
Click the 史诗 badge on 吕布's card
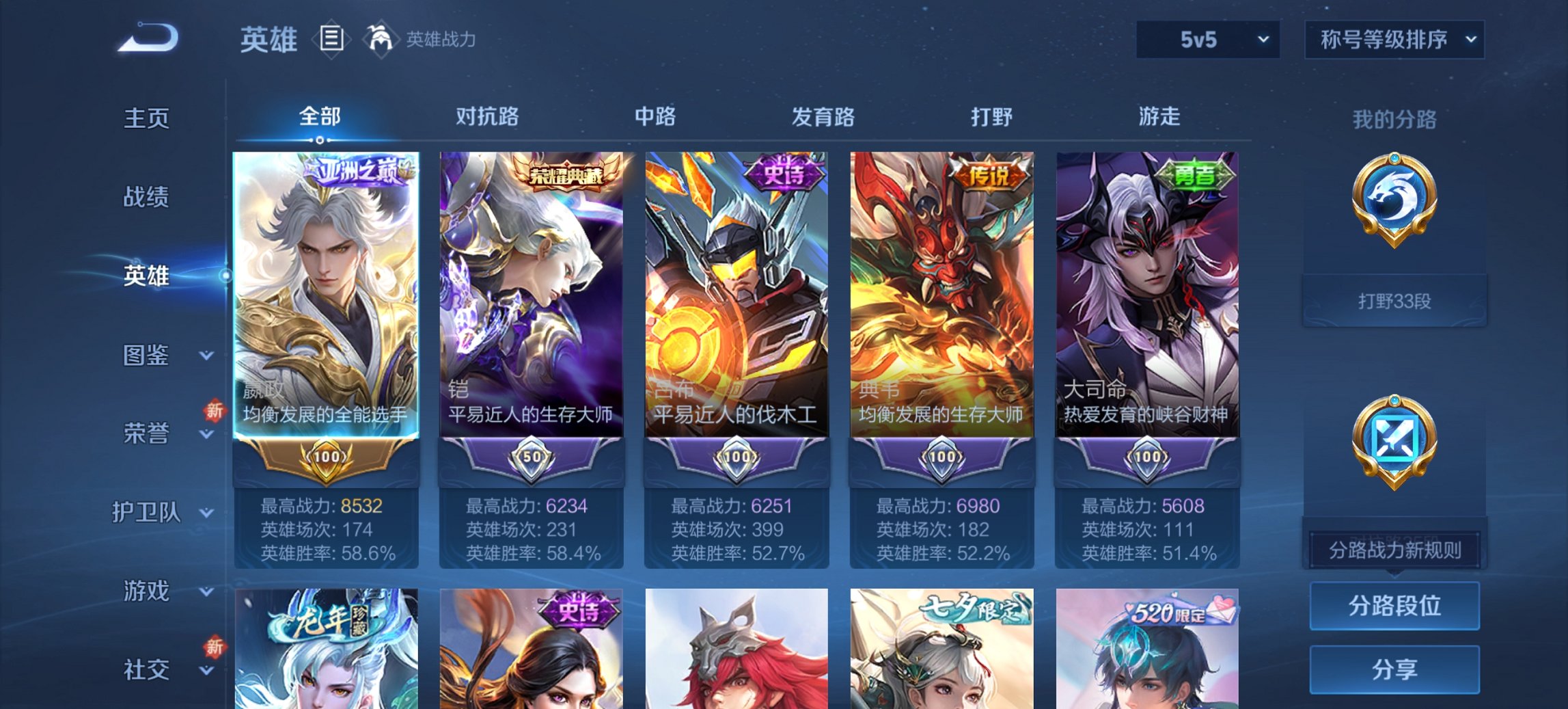[784, 173]
